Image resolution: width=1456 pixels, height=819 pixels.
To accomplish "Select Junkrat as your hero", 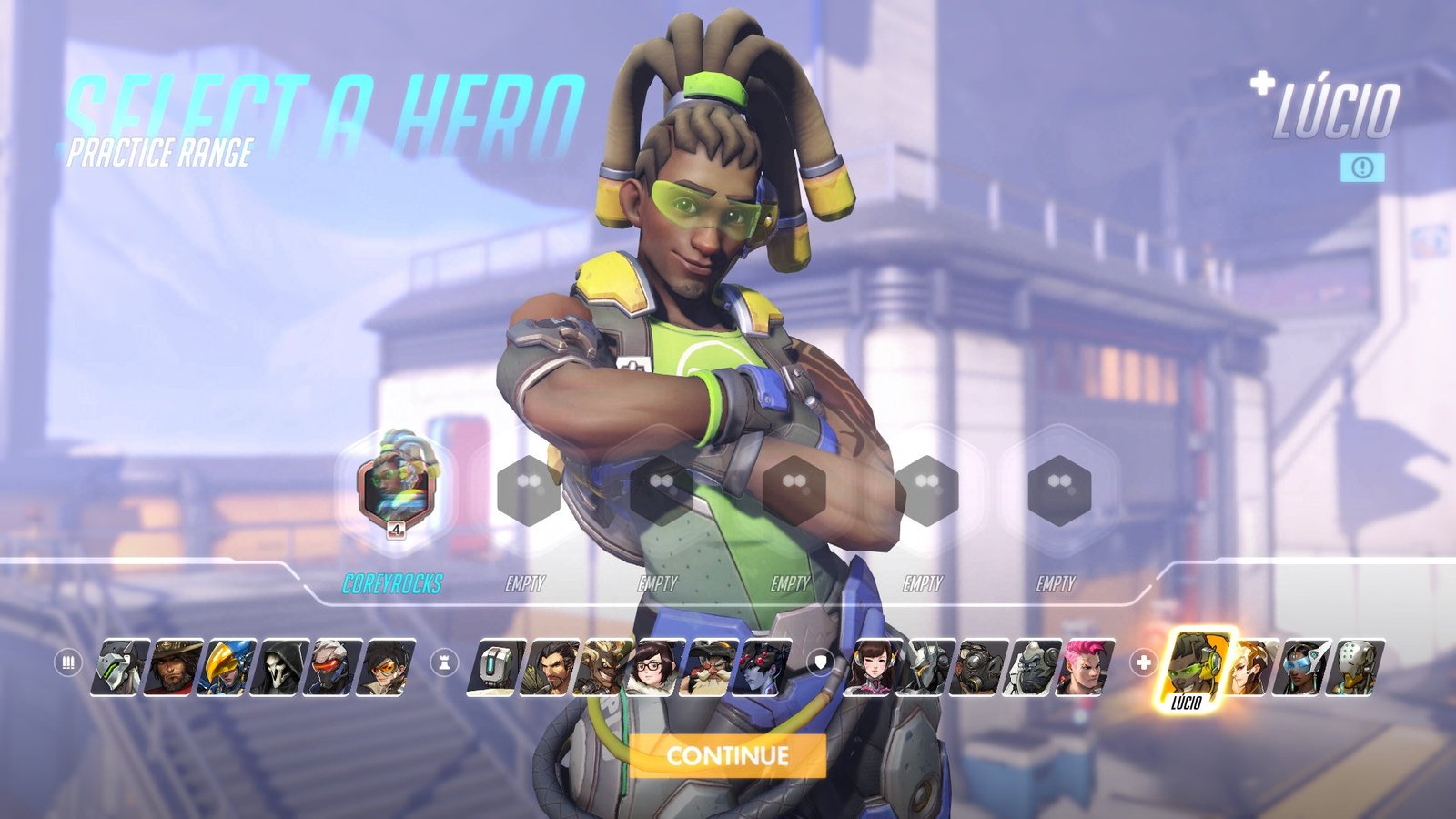I will 603,667.
